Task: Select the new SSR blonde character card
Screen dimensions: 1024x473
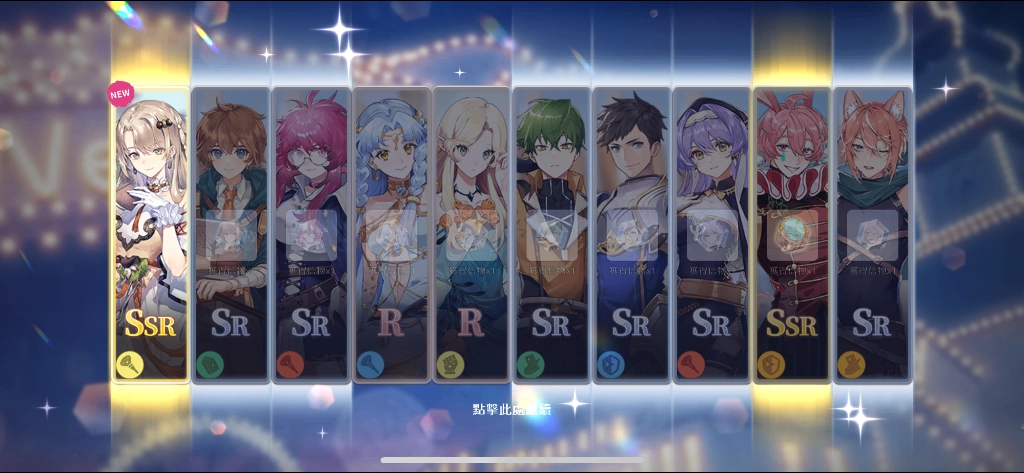Action: (x=150, y=235)
